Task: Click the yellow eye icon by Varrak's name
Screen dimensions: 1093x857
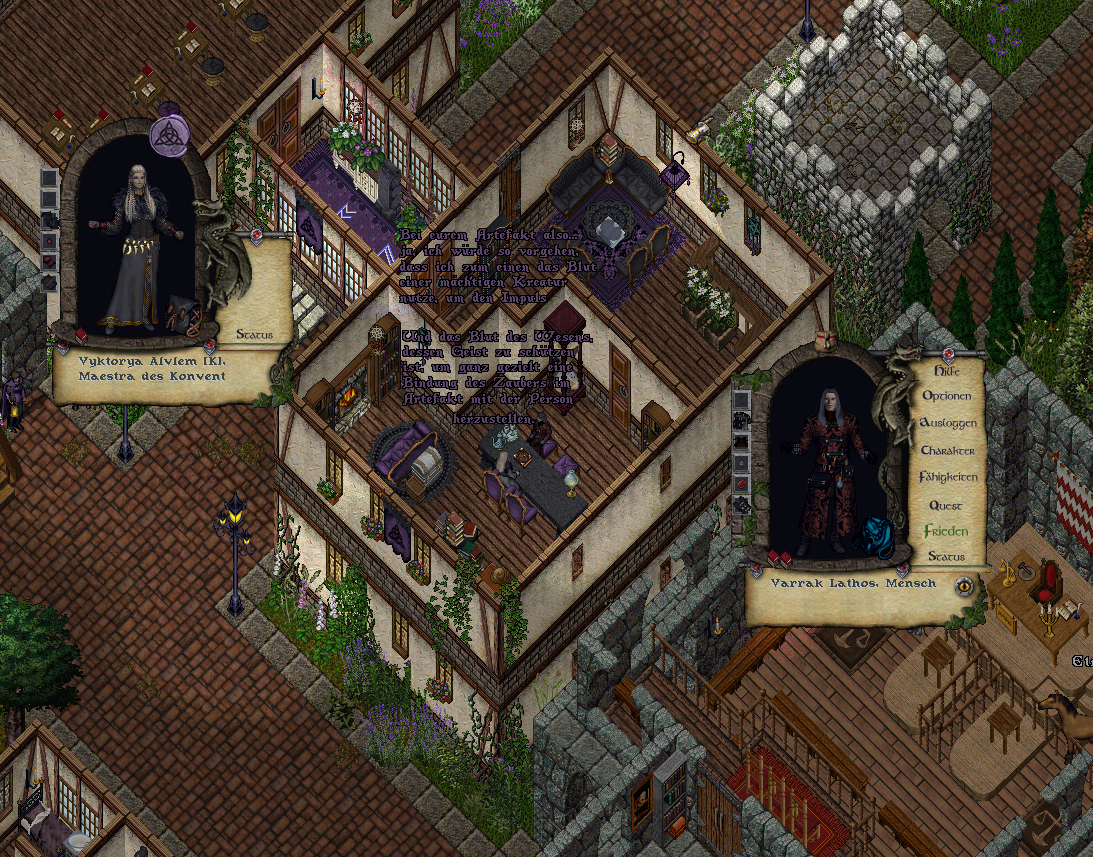Action: 964,586
